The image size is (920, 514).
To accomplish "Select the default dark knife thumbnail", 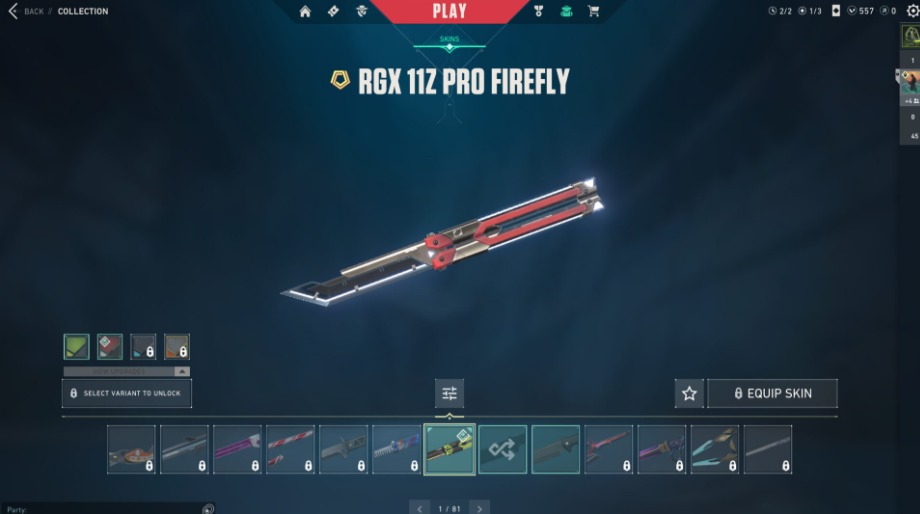I will 555,449.
